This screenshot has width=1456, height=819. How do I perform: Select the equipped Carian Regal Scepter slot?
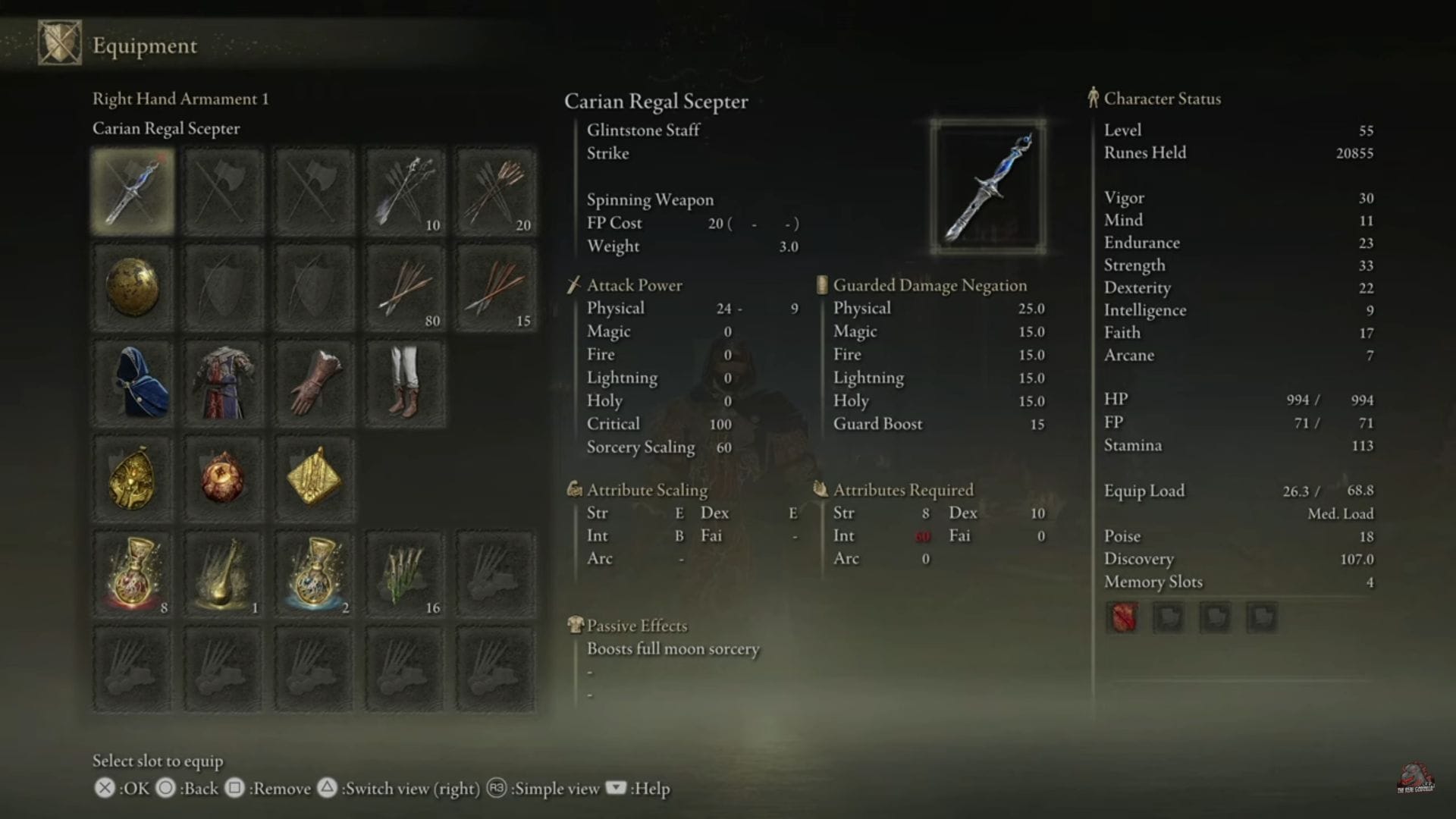pyautogui.click(x=132, y=190)
